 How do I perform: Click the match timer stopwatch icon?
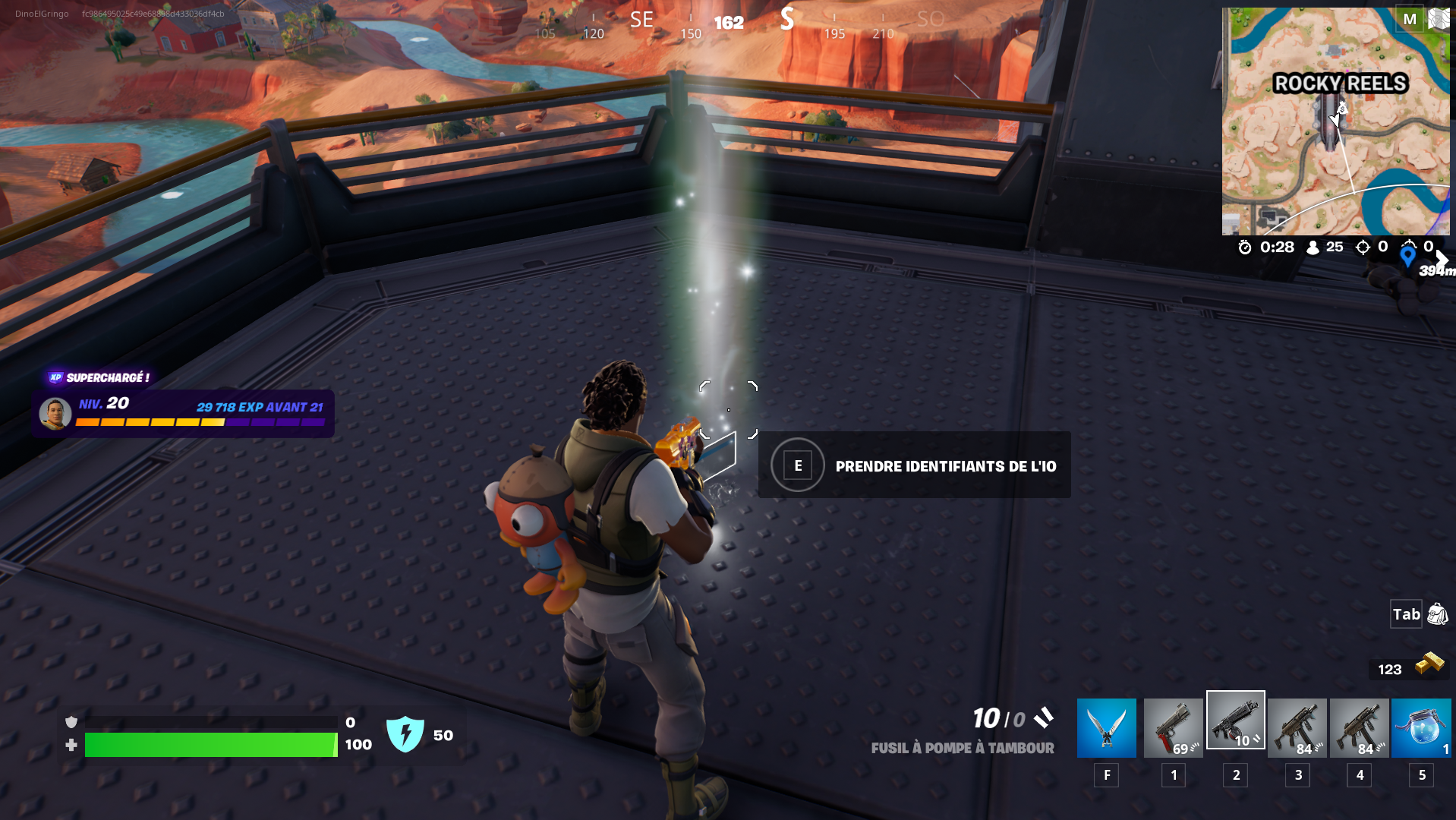tap(1244, 246)
